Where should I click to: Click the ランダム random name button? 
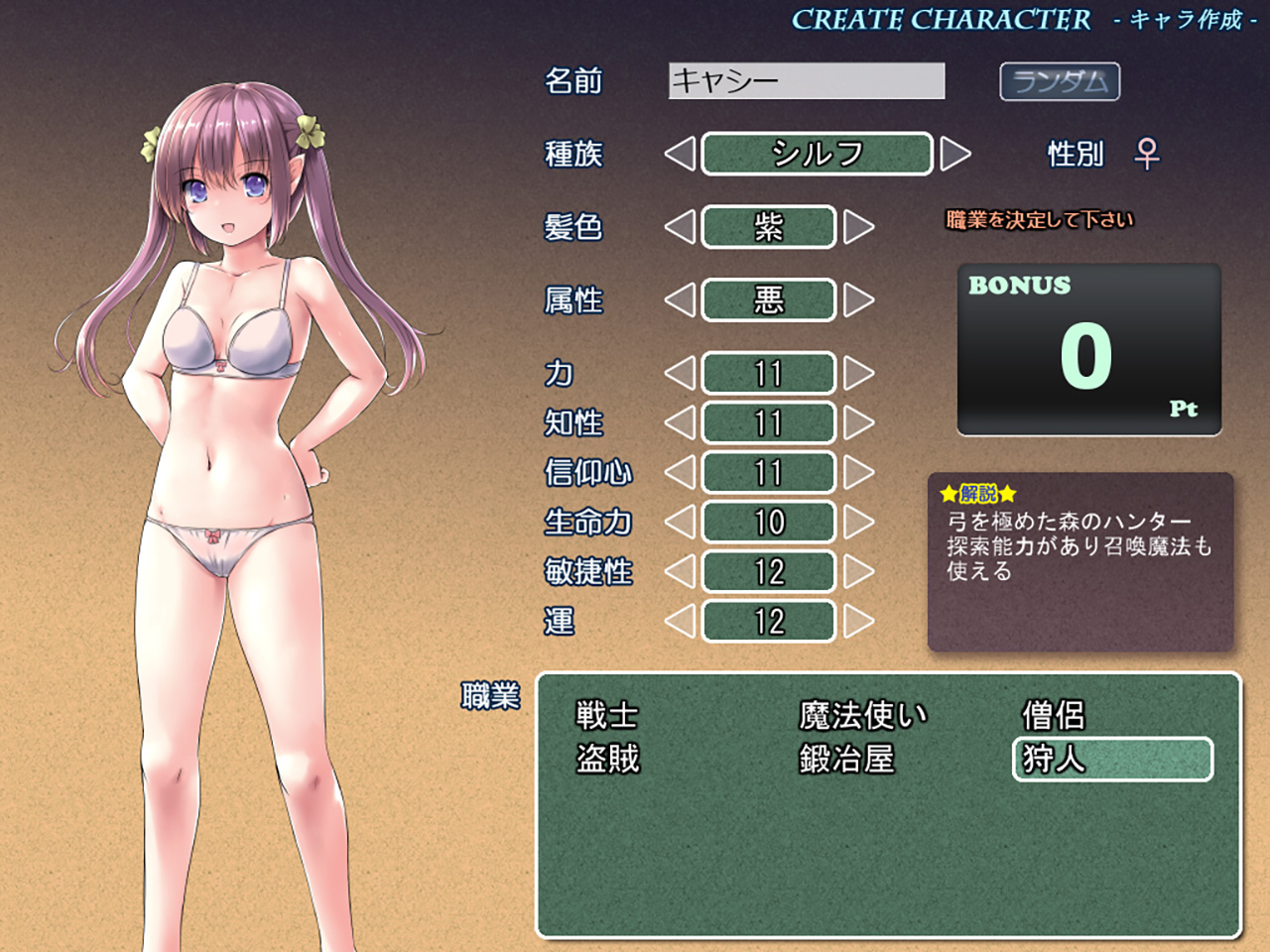coord(1059,81)
